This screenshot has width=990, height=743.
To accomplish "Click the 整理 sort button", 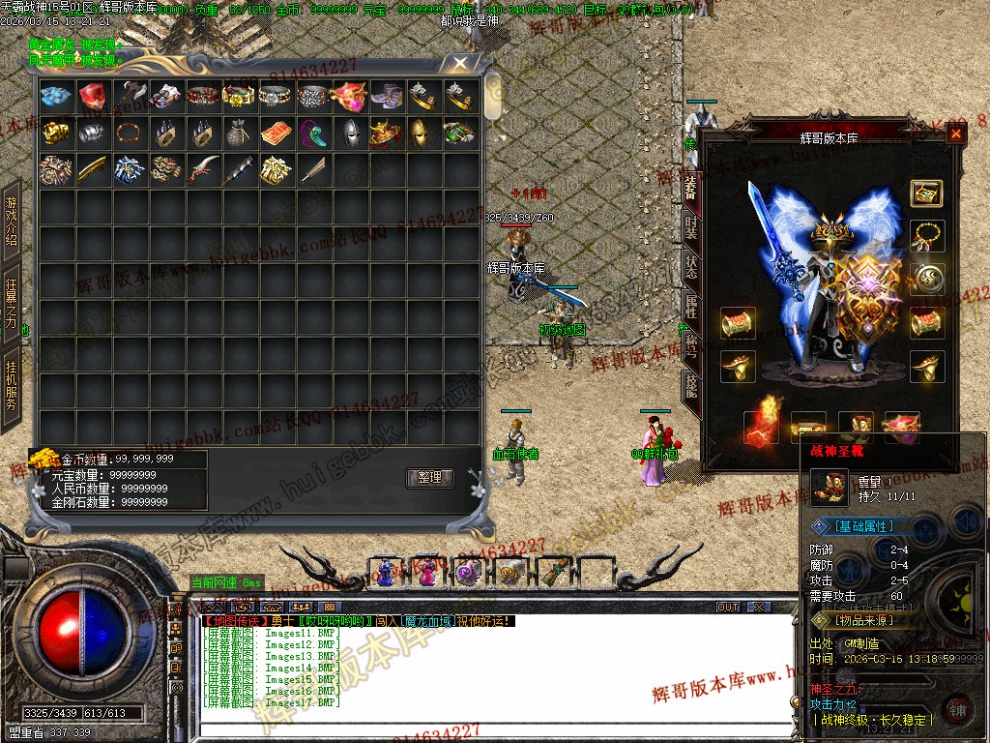I will (x=430, y=478).
